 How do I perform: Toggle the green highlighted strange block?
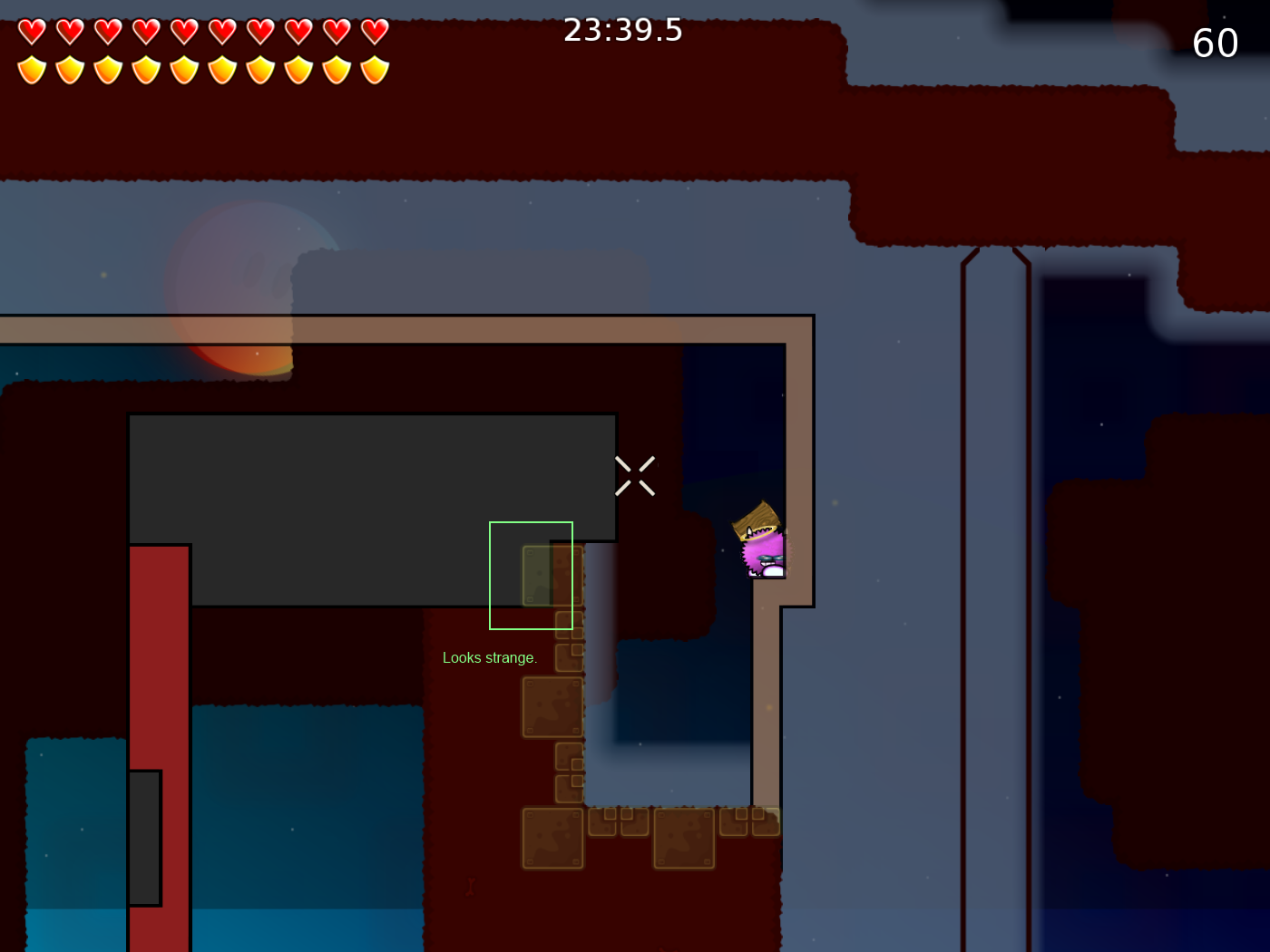pos(531,576)
